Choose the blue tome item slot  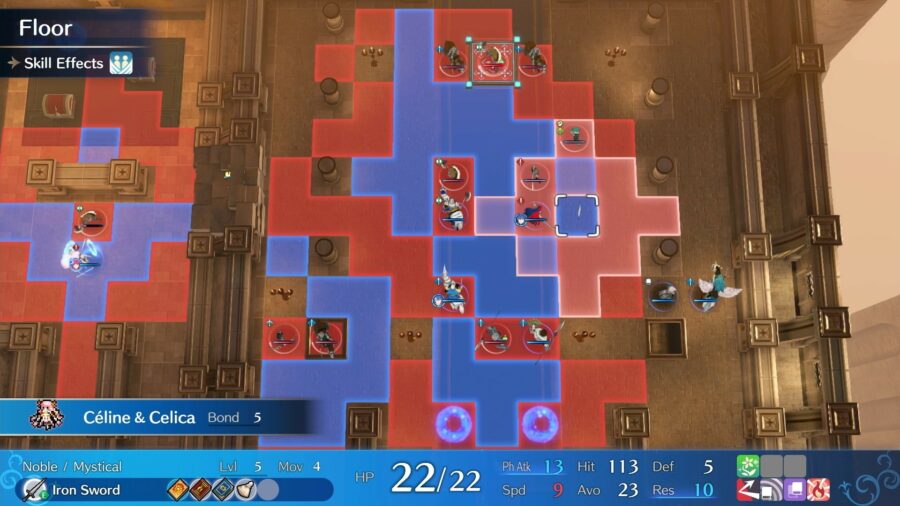[x=222, y=489]
